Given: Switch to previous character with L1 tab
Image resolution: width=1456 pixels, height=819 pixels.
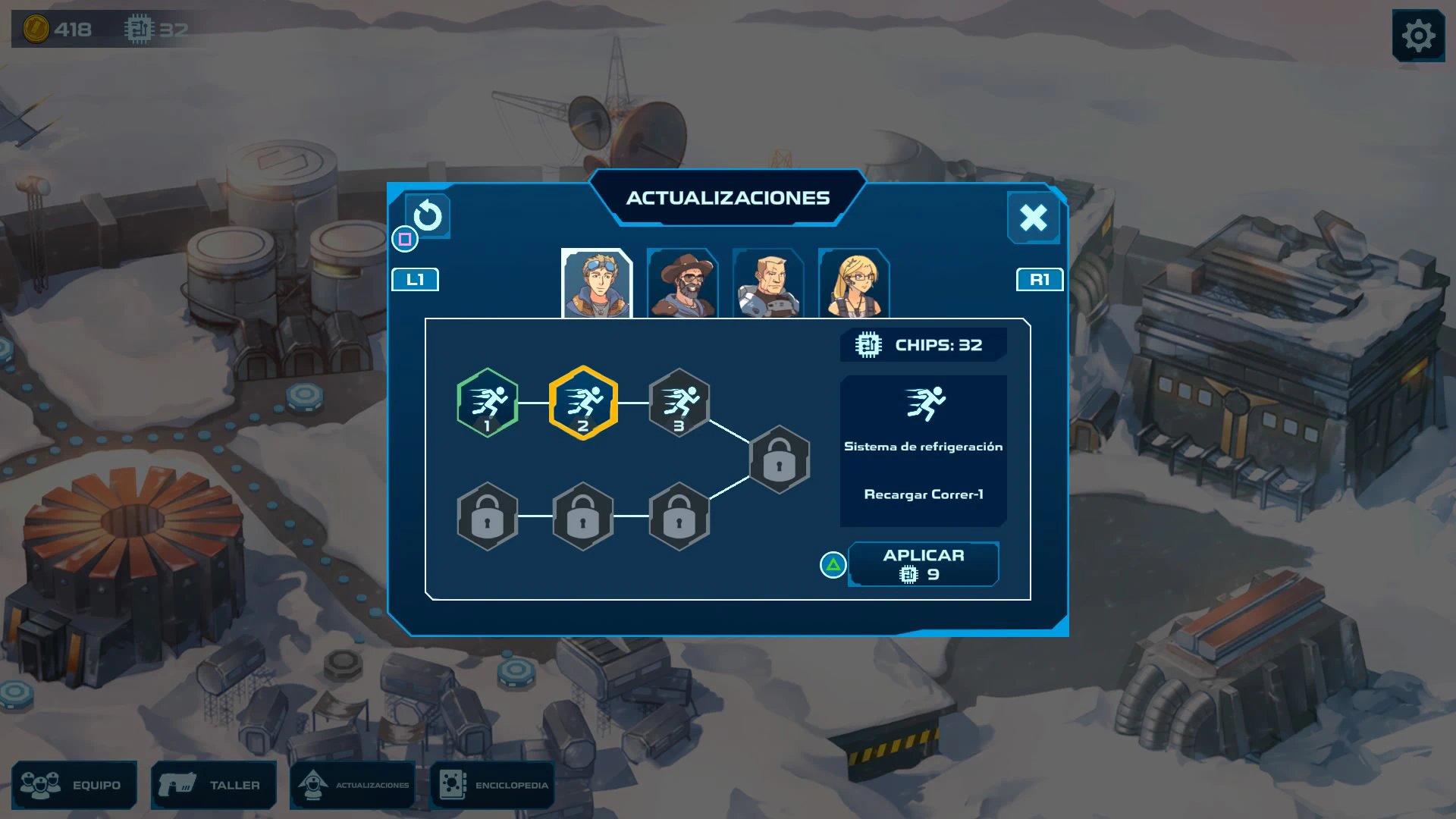Looking at the screenshot, I should point(415,280).
